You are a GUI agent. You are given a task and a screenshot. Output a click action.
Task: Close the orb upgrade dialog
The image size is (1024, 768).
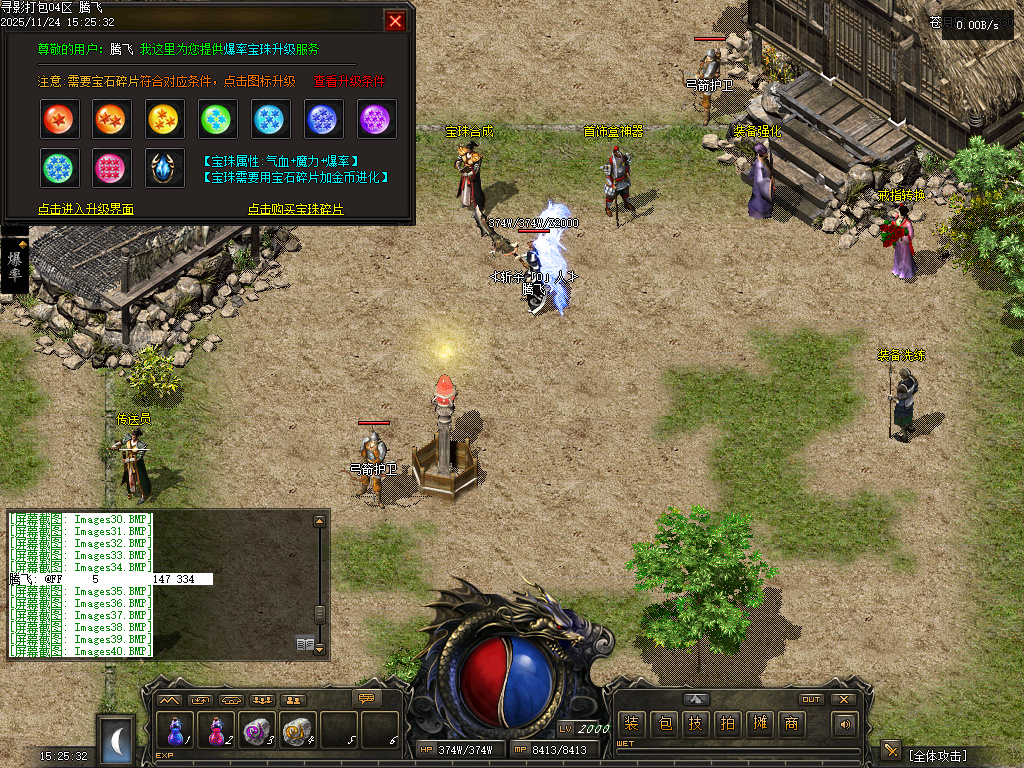coord(396,21)
